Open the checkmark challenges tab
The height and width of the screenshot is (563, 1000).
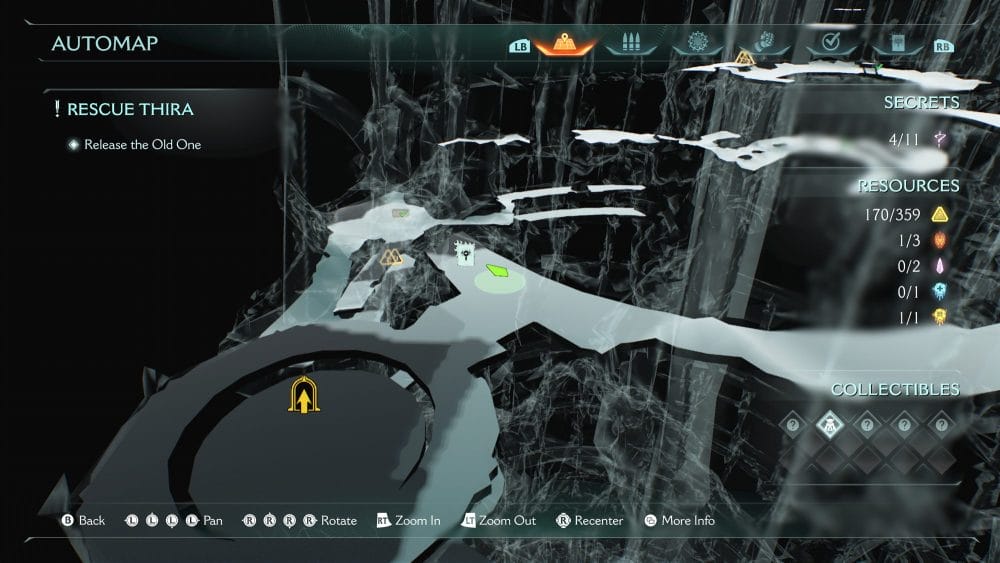[829, 44]
